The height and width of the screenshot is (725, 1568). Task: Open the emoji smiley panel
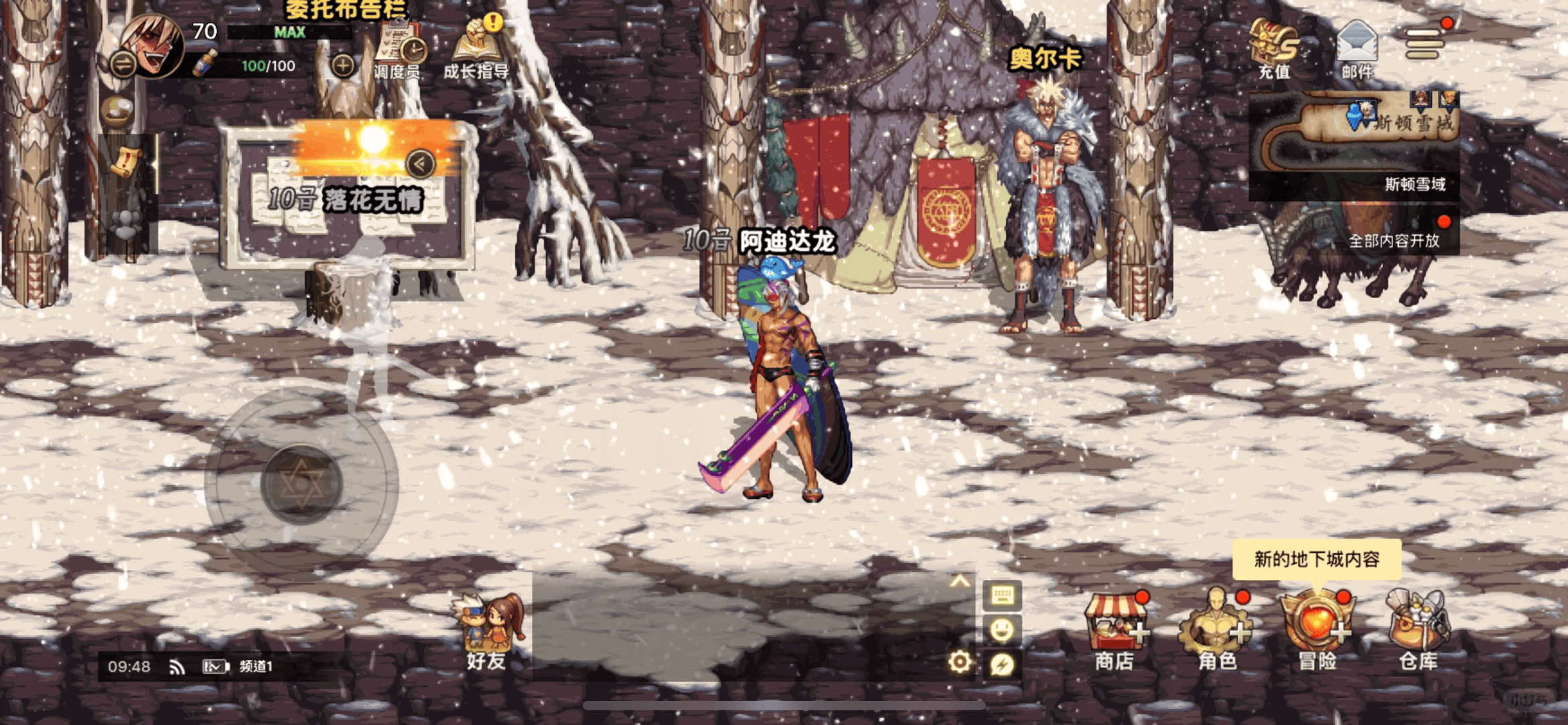1002,629
